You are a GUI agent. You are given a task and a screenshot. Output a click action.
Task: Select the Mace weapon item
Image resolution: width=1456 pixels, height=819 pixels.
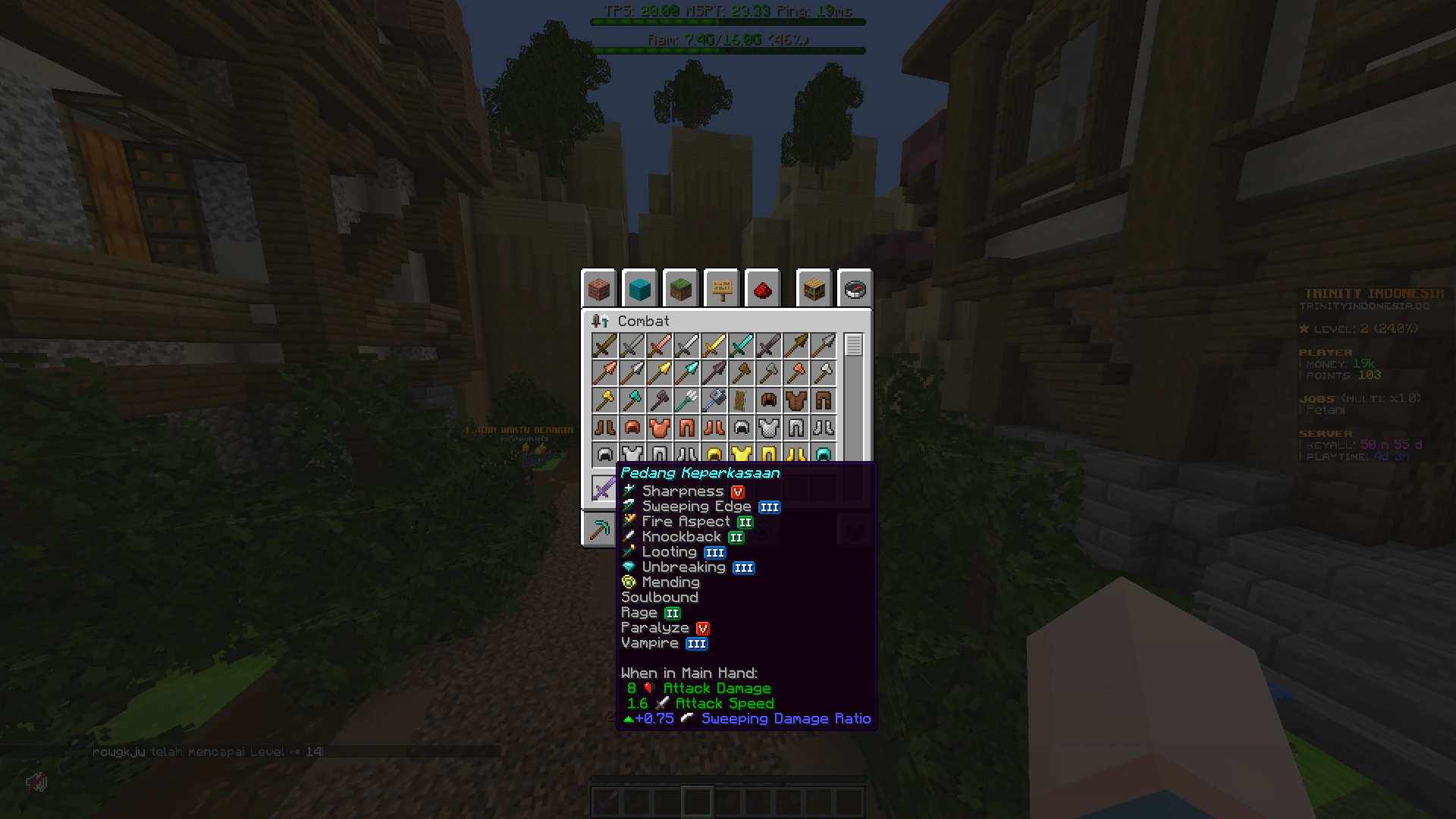(x=714, y=400)
